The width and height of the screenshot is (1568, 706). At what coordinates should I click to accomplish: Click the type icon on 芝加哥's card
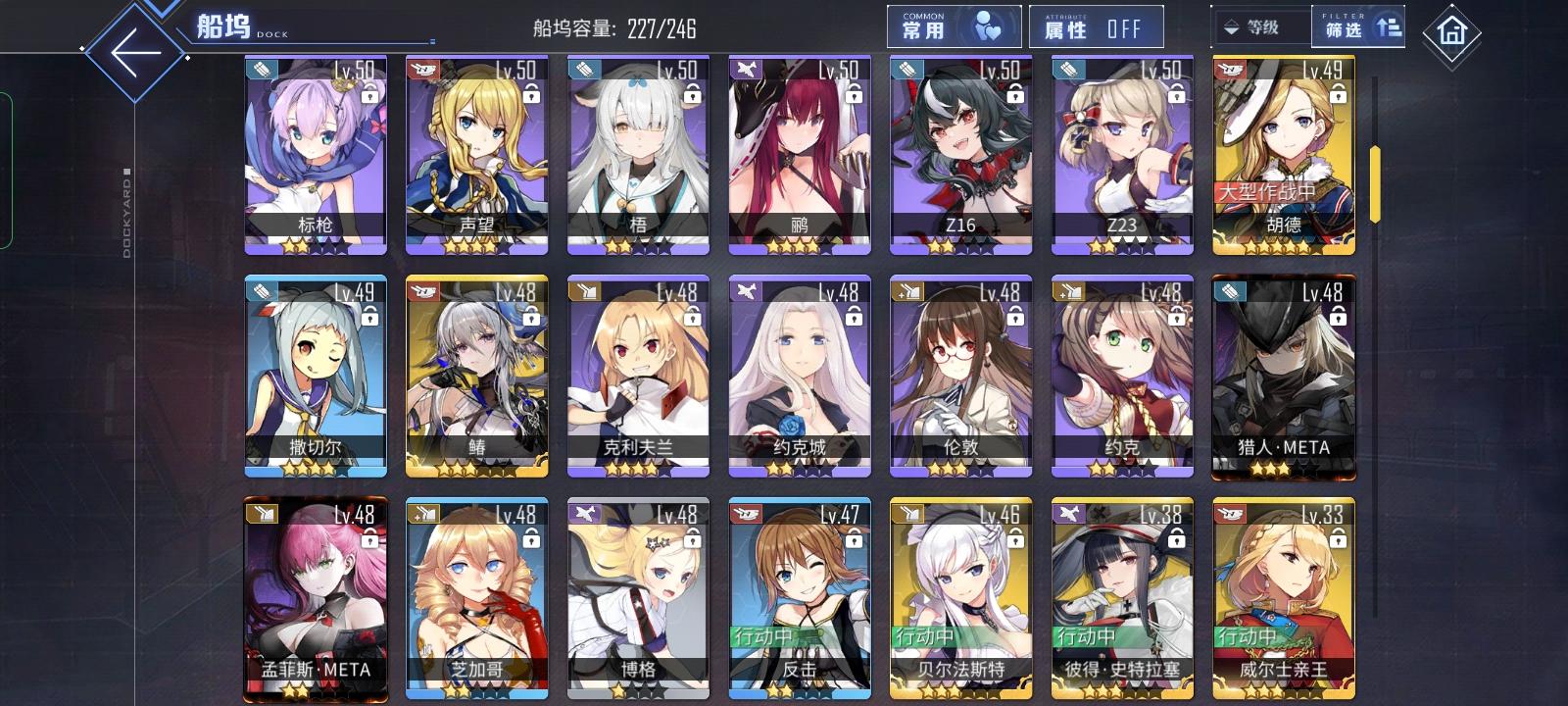coord(422,514)
